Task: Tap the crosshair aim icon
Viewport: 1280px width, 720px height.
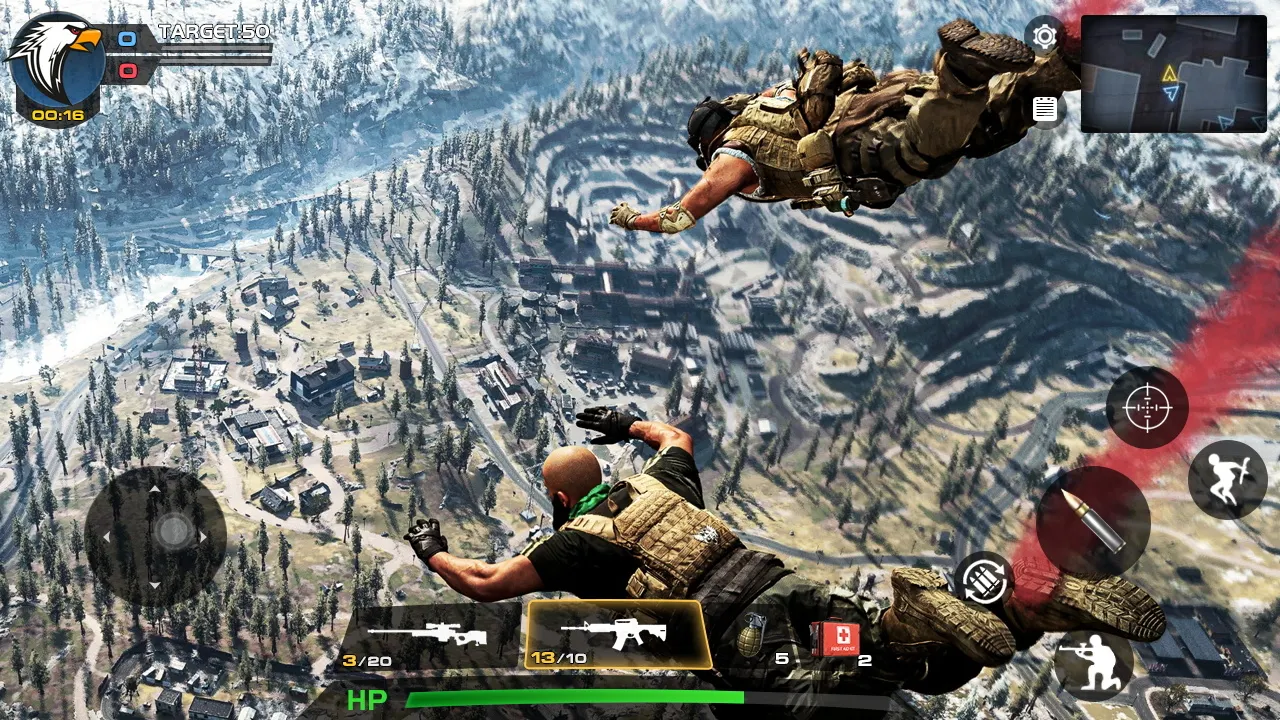Action: [x=1147, y=408]
